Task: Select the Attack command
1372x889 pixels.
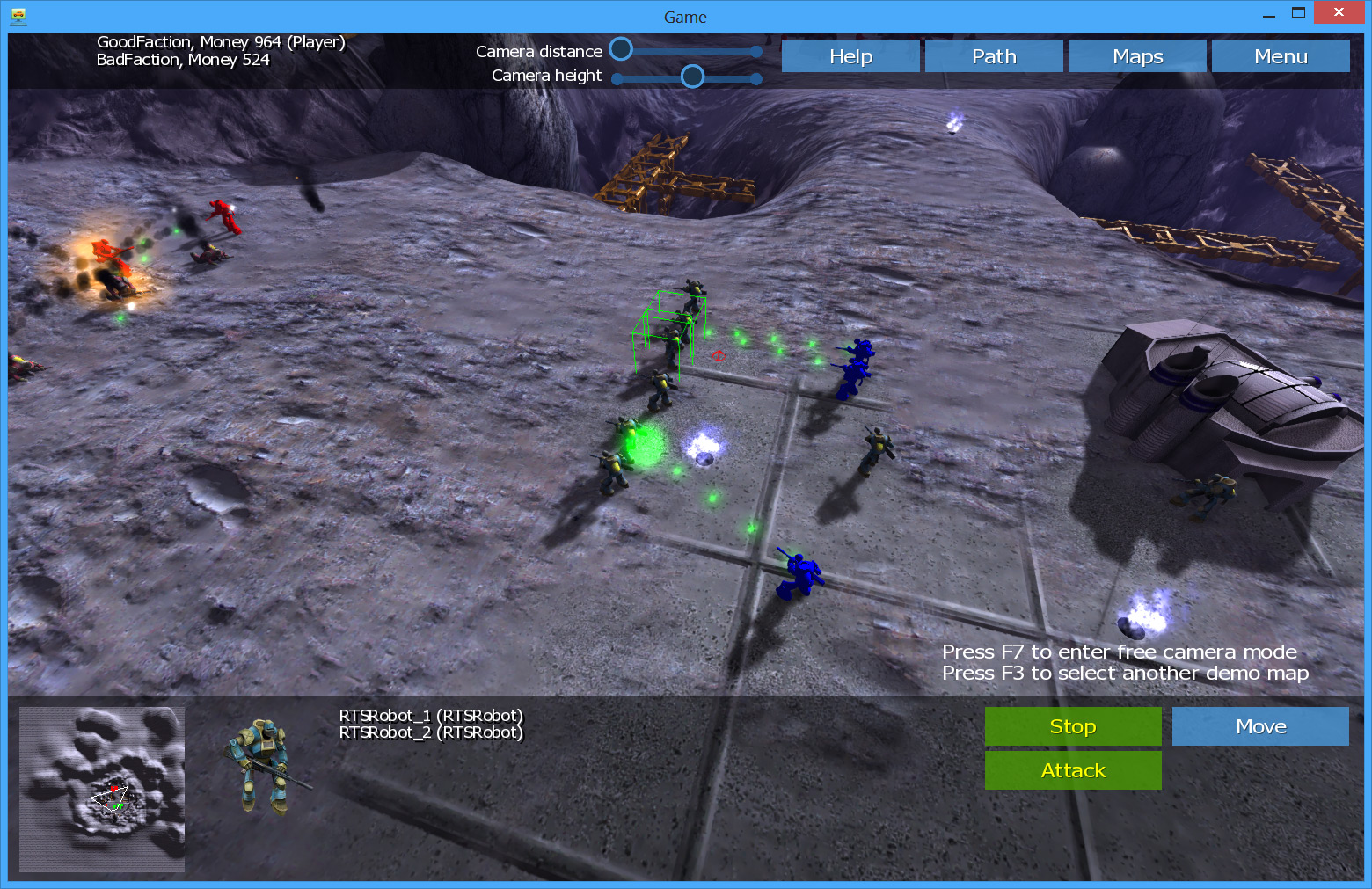Action: click(x=1073, y=770)
